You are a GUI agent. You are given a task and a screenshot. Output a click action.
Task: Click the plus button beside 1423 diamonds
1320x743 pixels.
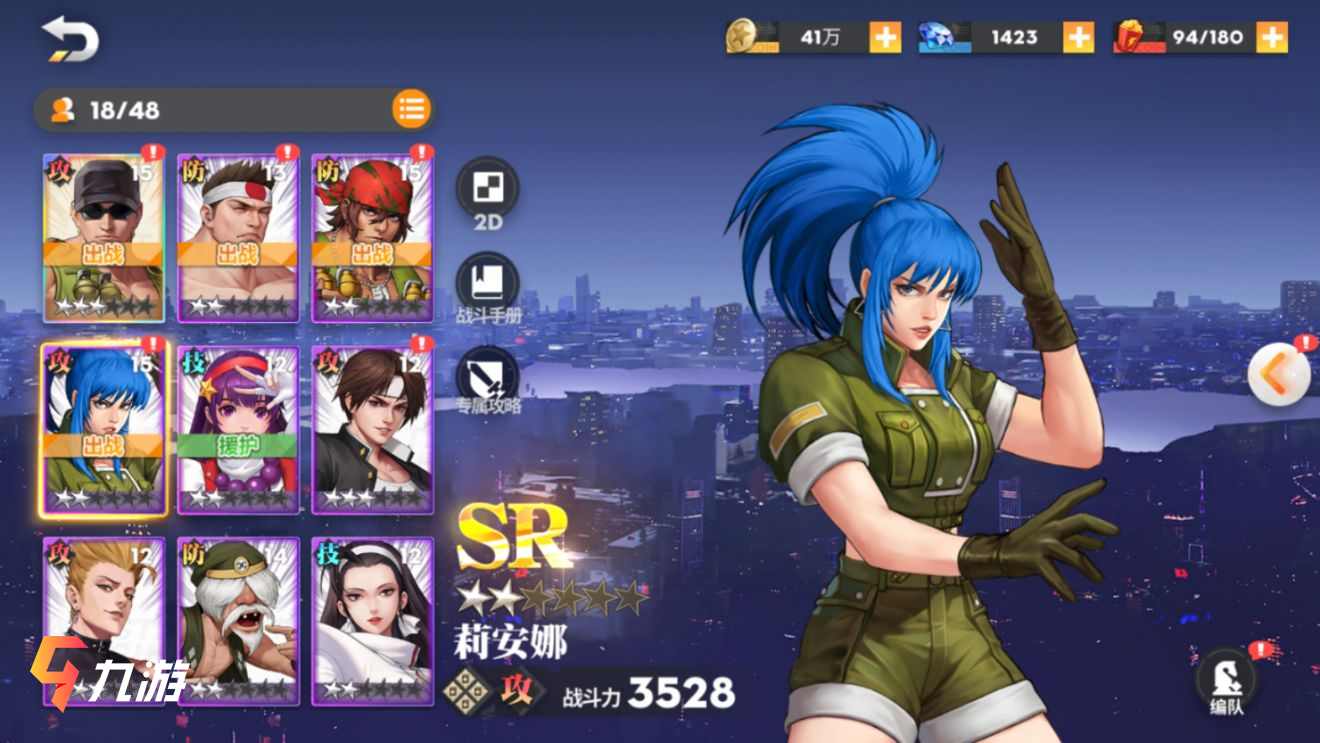click(x=1077, y=36)
